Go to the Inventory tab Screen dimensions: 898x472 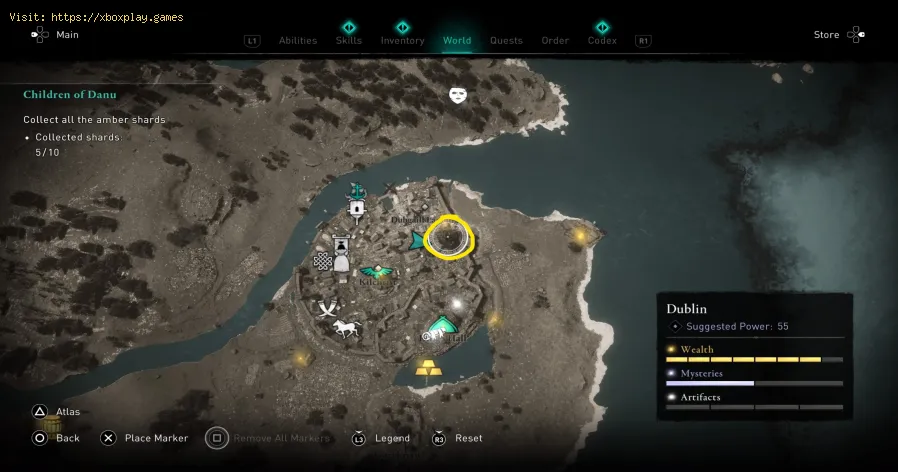pyautogui.click(x=402, y=41)
